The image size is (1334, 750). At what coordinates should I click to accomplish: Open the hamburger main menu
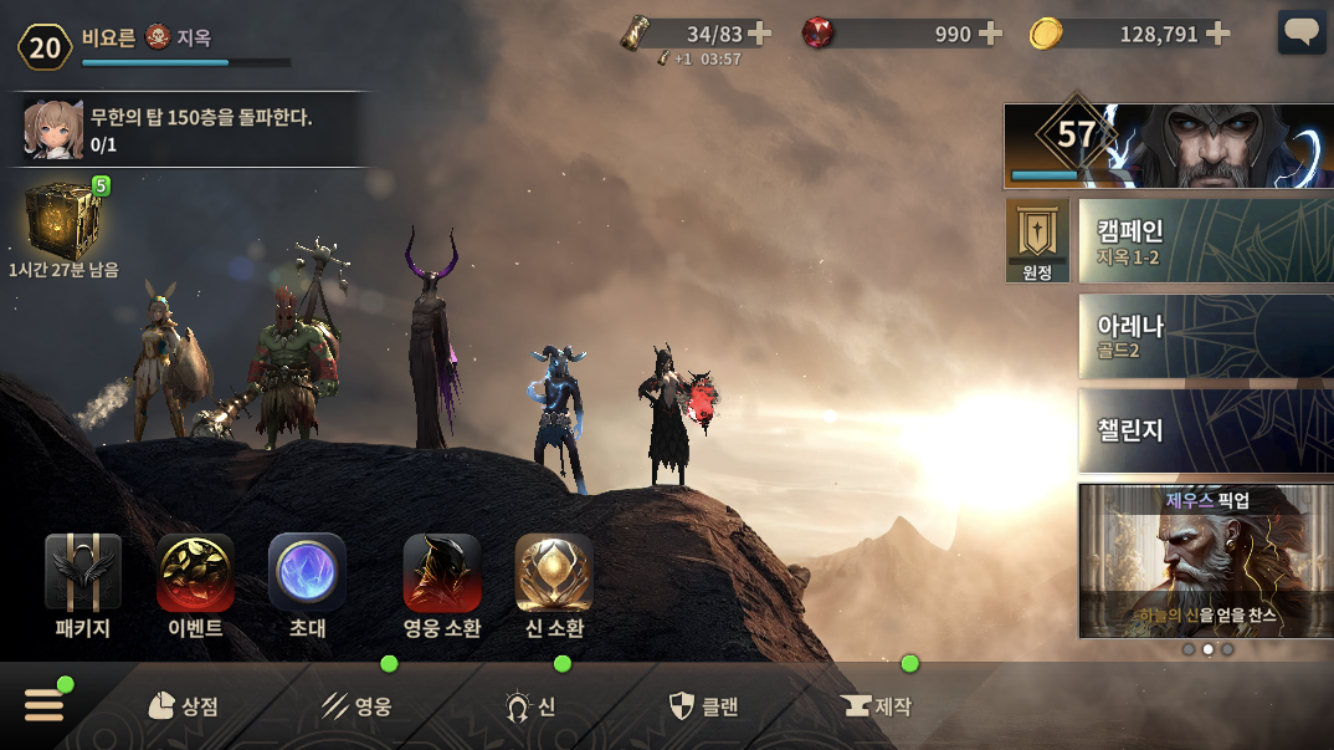tap(44, 705)
